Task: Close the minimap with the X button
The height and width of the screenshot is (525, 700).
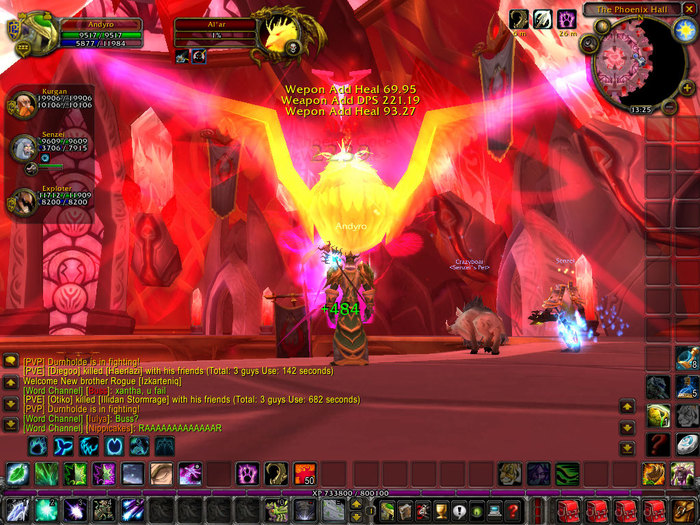Action: pos(688,9)
